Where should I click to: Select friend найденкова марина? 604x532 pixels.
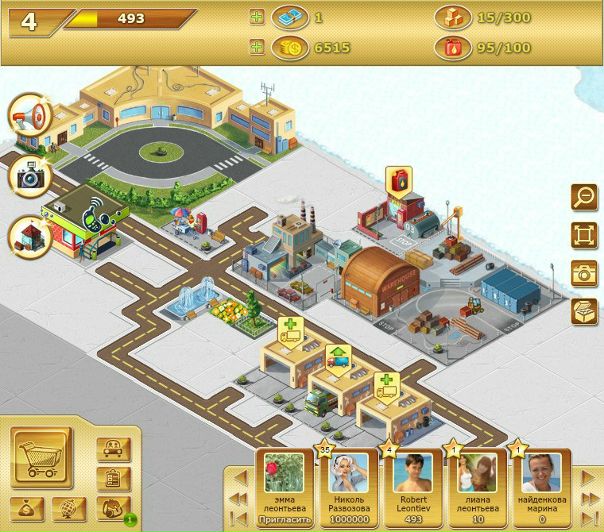point(540,480)
